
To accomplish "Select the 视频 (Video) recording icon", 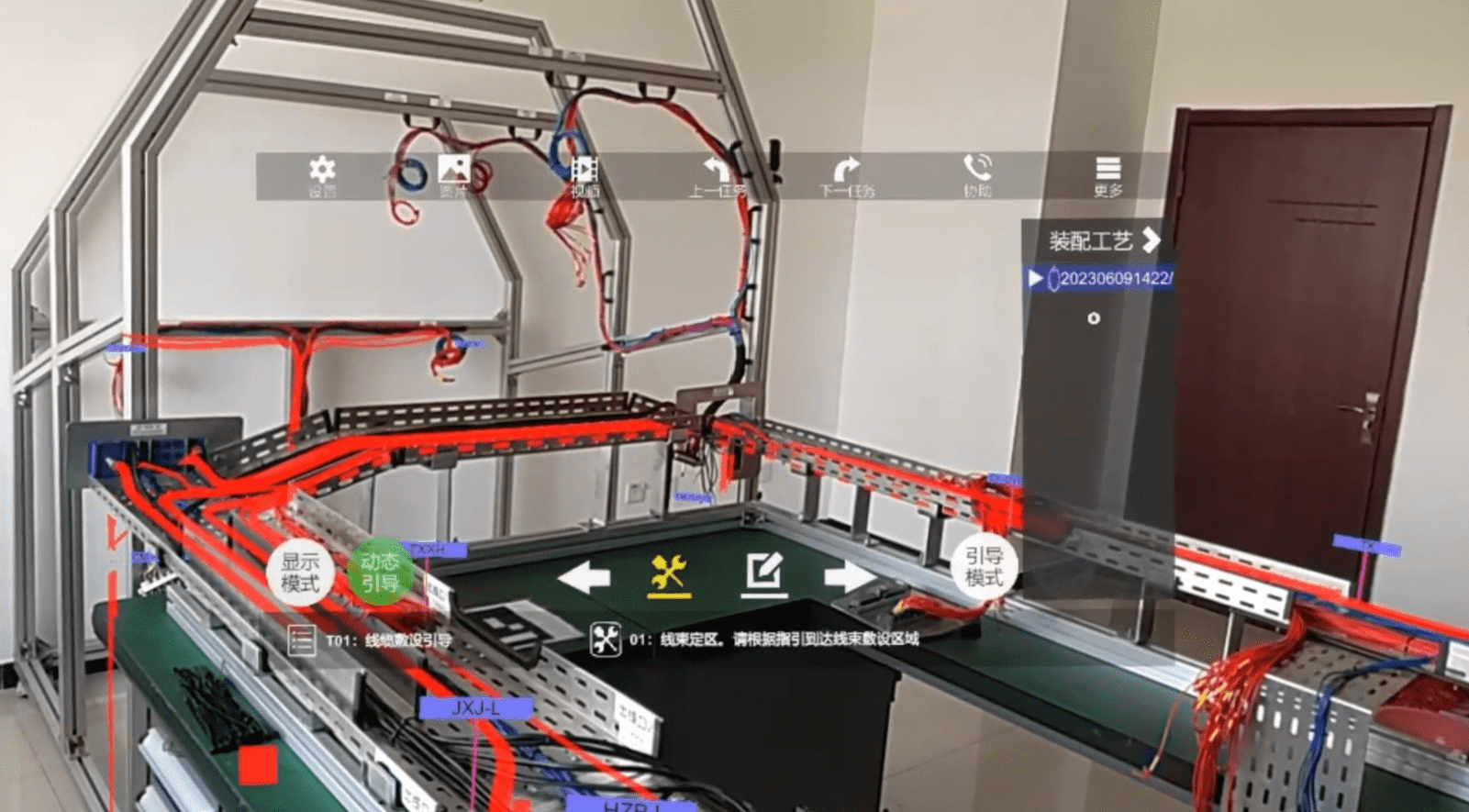I will coord(584,170).
